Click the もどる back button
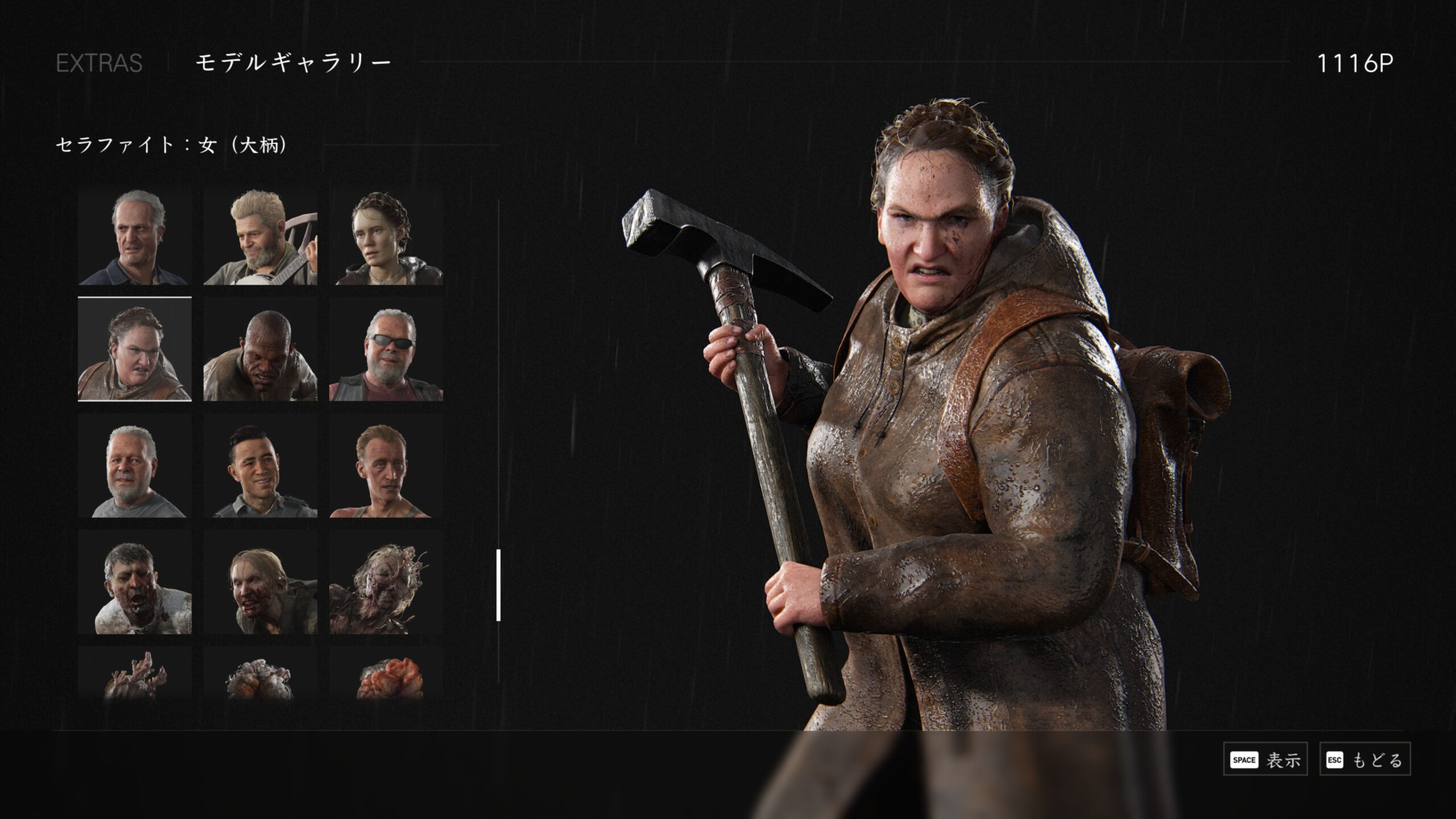 [1364, 759]
